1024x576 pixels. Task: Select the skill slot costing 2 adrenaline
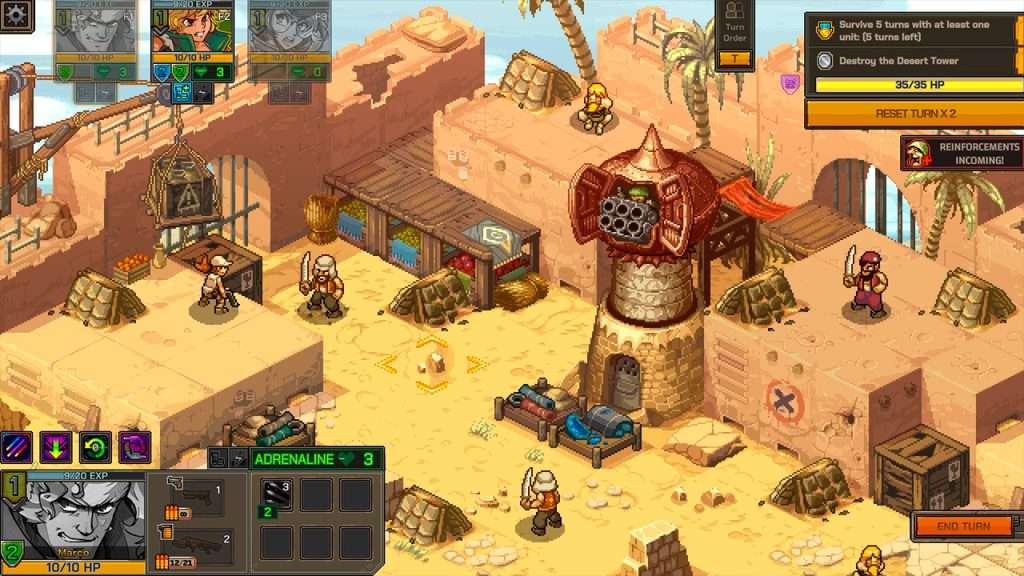point(275,495)
